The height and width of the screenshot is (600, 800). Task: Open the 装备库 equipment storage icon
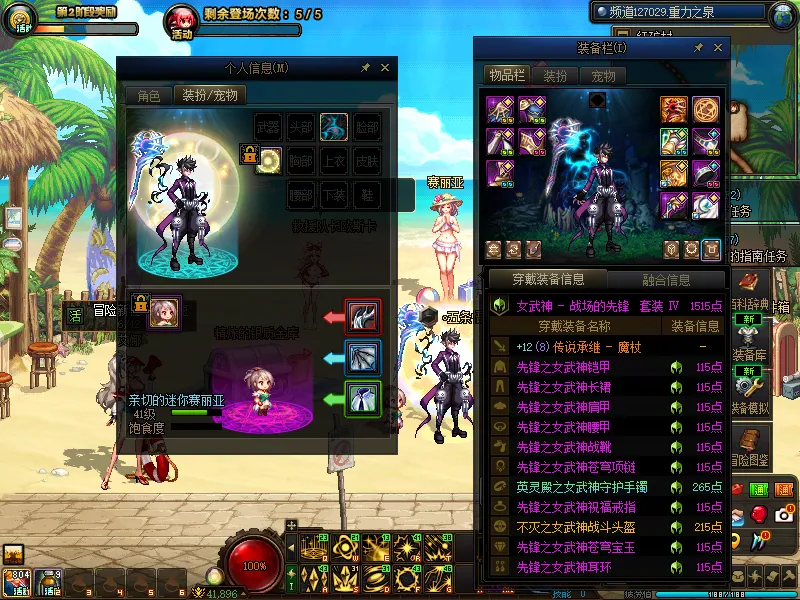click(748, 378)
